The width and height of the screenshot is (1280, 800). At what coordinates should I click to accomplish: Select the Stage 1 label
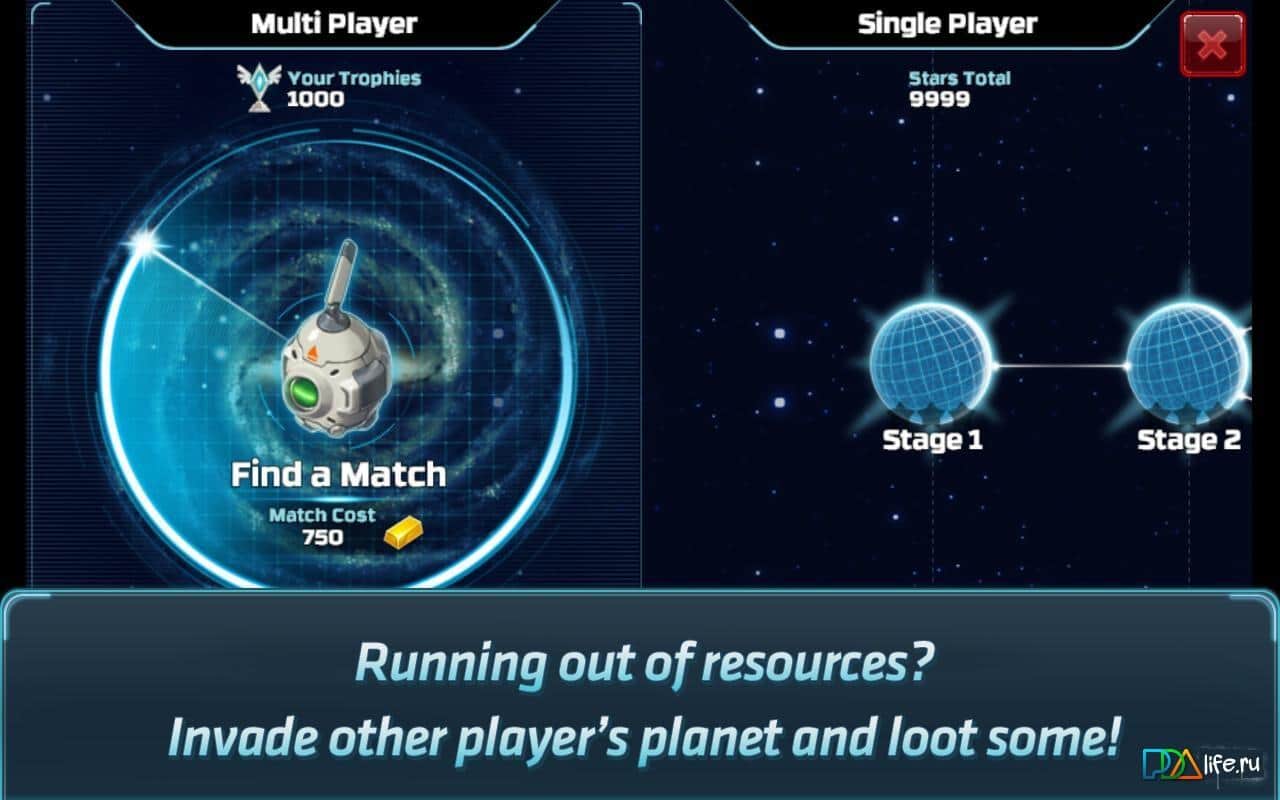tap(932, 439)
